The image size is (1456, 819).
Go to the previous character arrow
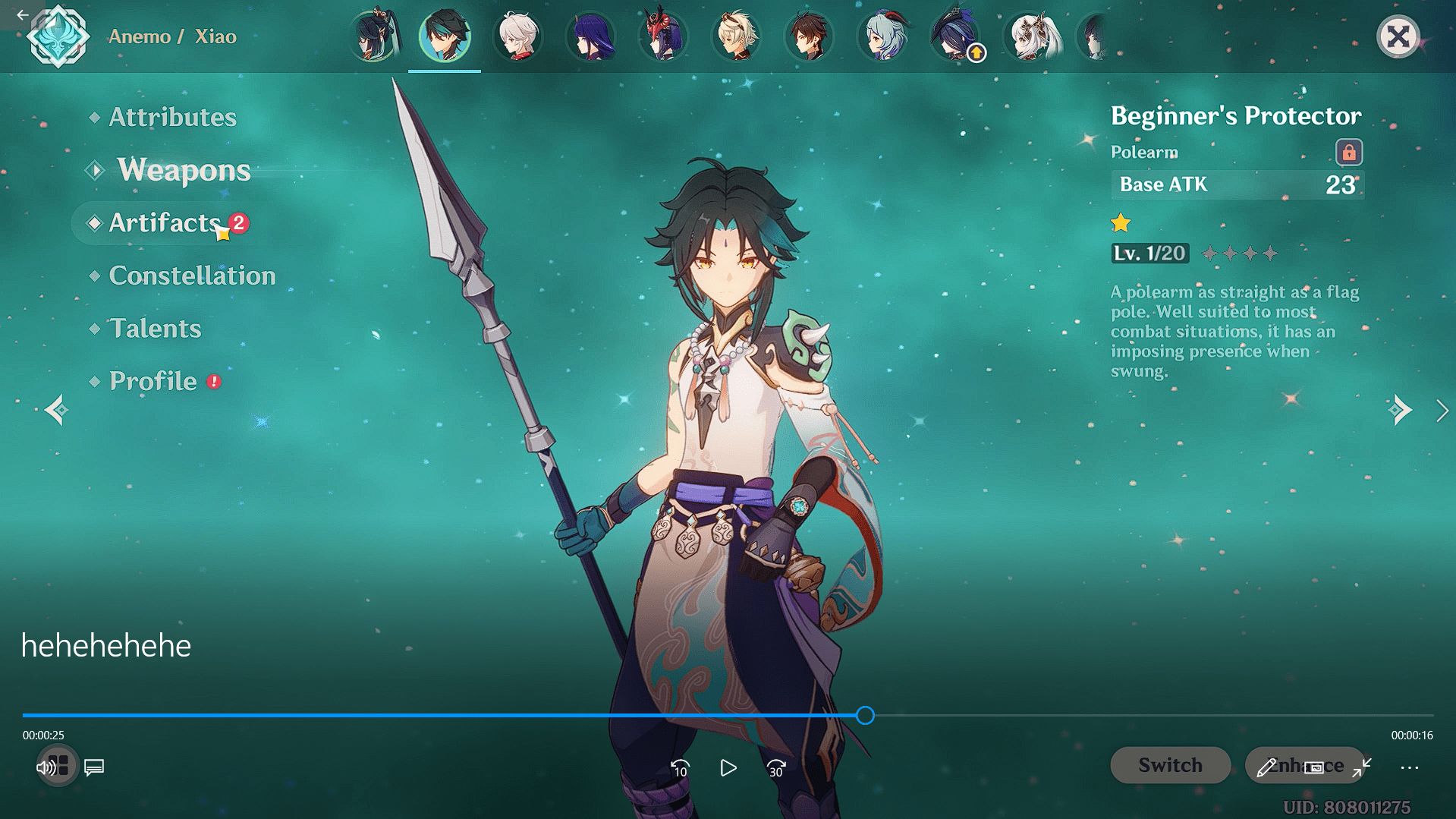[x=57, y=411]
